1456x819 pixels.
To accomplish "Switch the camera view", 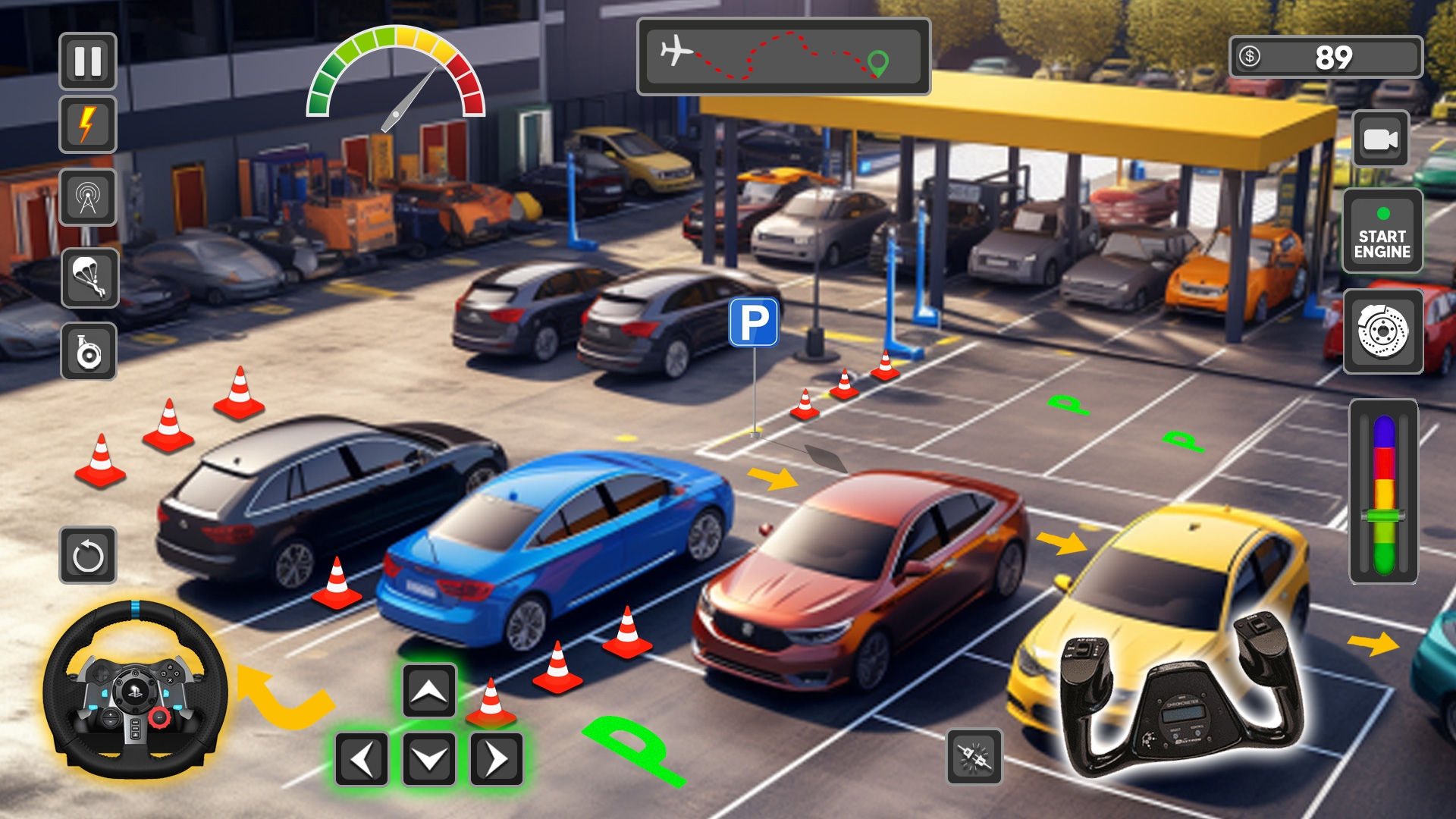I will [1380, 140].
